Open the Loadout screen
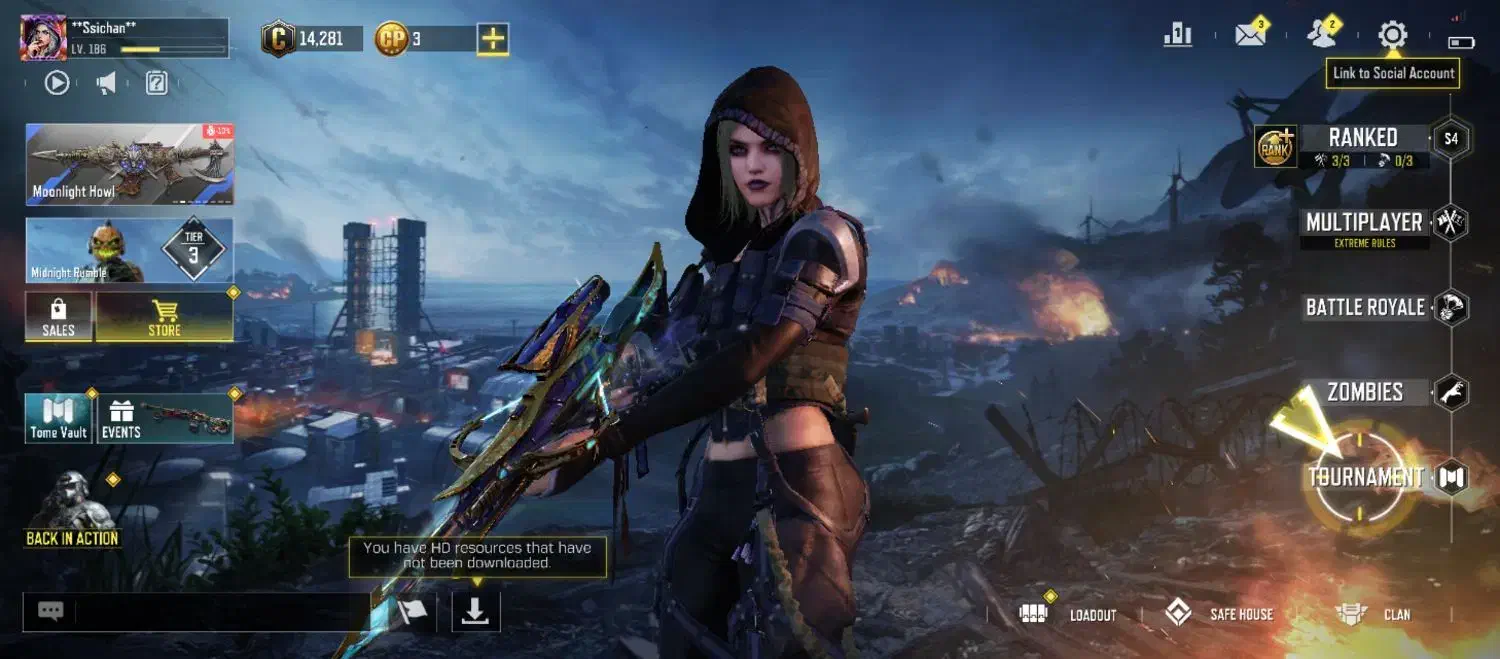This screenshot has width=1500, height=659. coord(1070,614)
